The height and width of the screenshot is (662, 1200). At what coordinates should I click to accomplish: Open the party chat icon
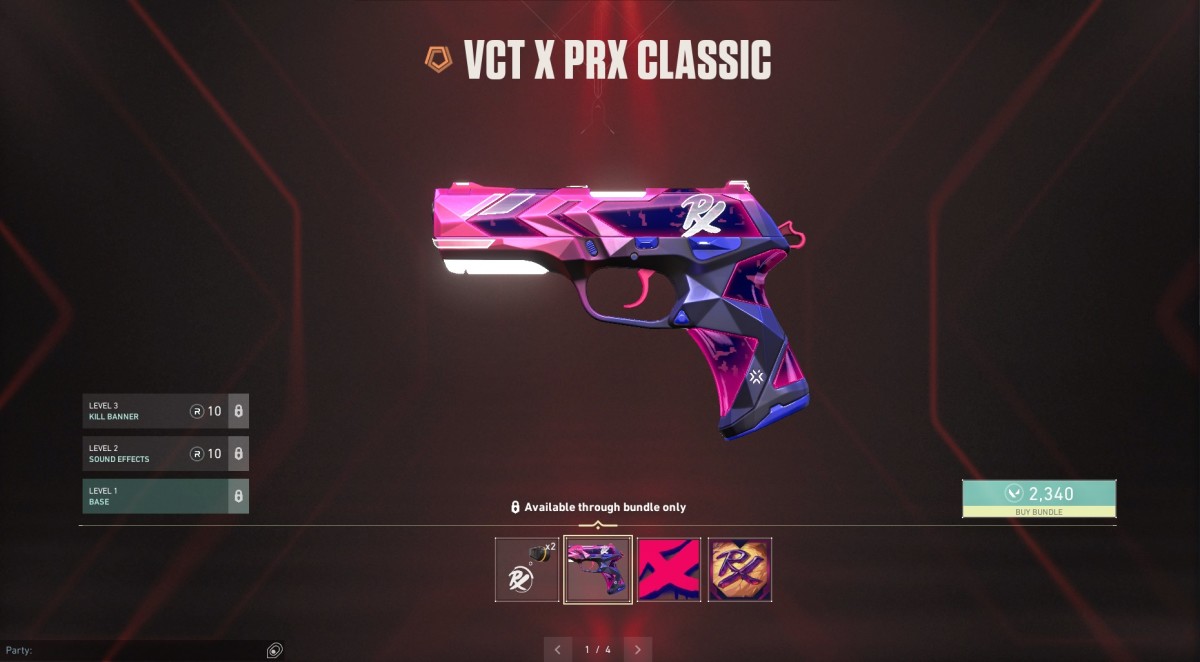(274, 650)
